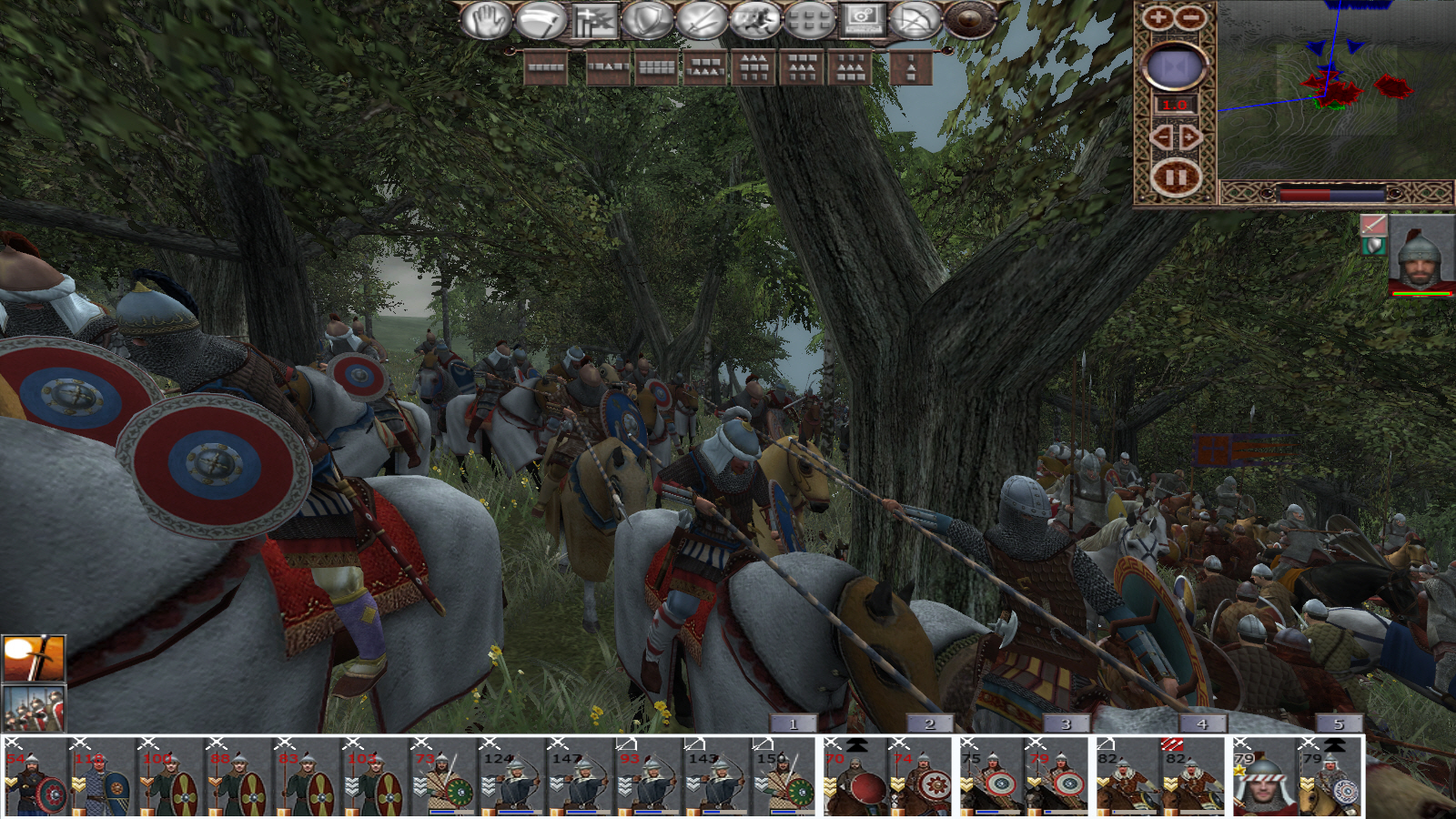Image resolution: width=1456 pixels, height=819 pixels.
Task: Click the halt order open-hand button
Action: [x=486, y=20]
